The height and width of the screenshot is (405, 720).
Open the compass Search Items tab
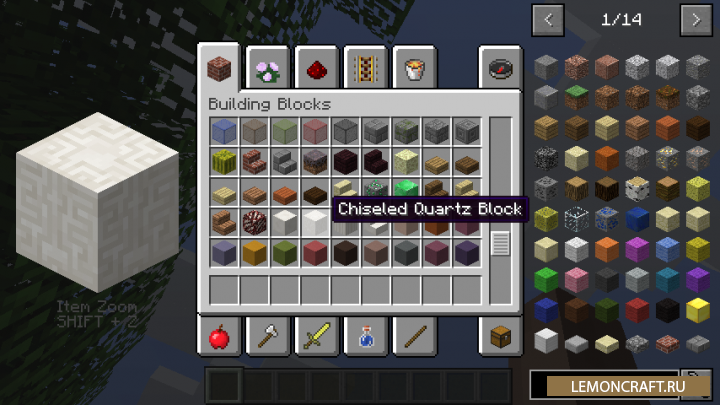500,69
